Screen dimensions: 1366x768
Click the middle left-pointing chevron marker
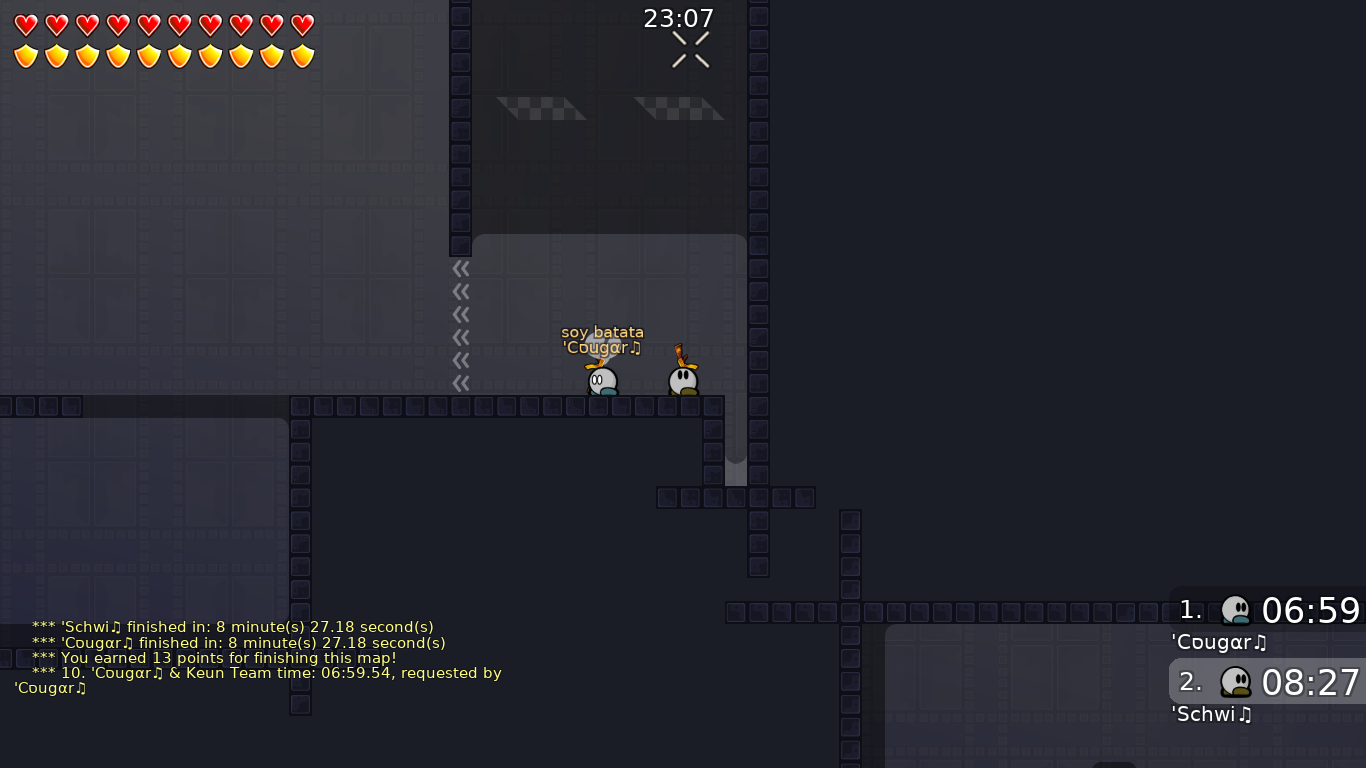click(461, 314)
